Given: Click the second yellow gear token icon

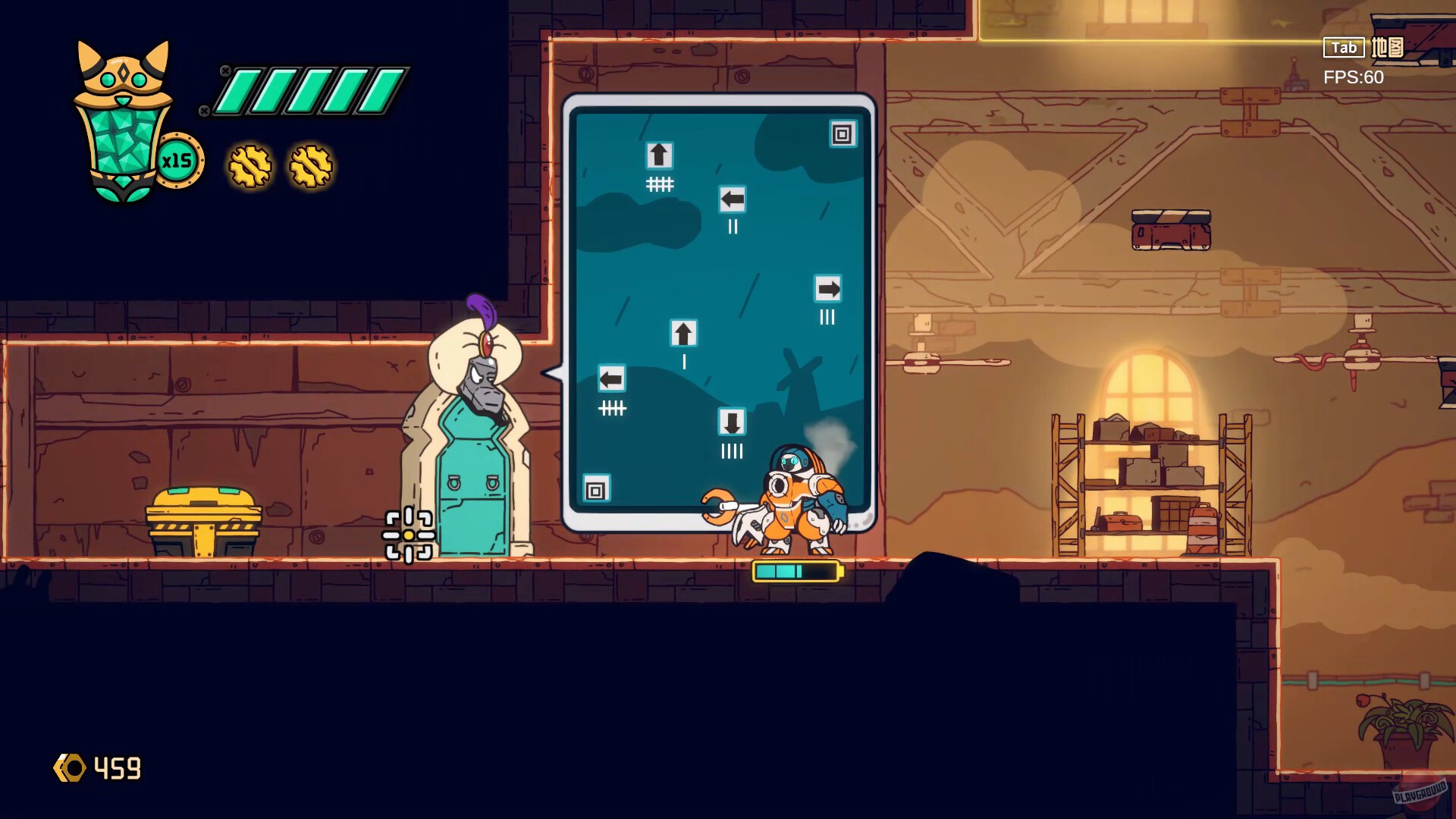Looking at the screenshot, I should point(308,165).
